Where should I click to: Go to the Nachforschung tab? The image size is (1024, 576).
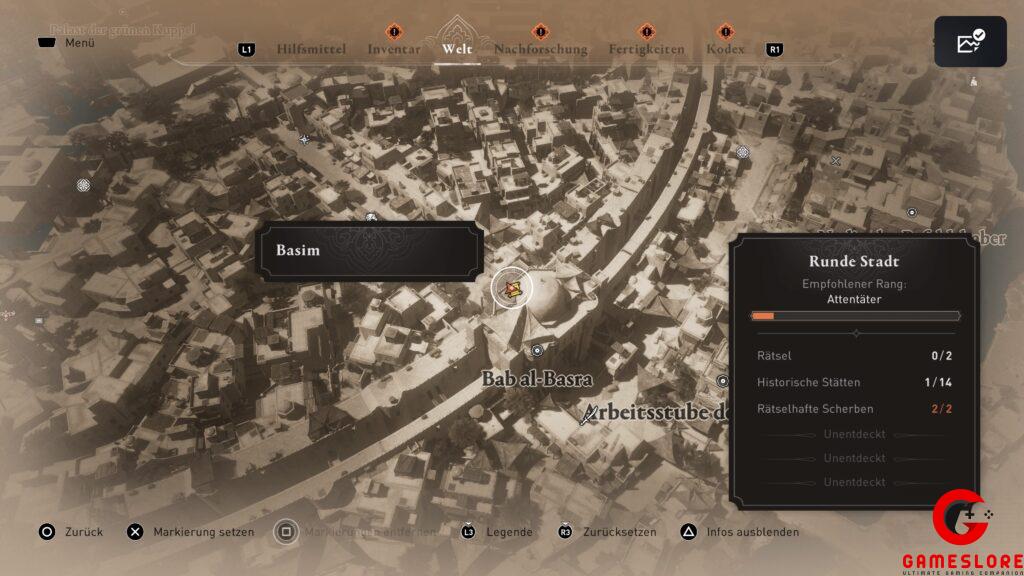540,49
